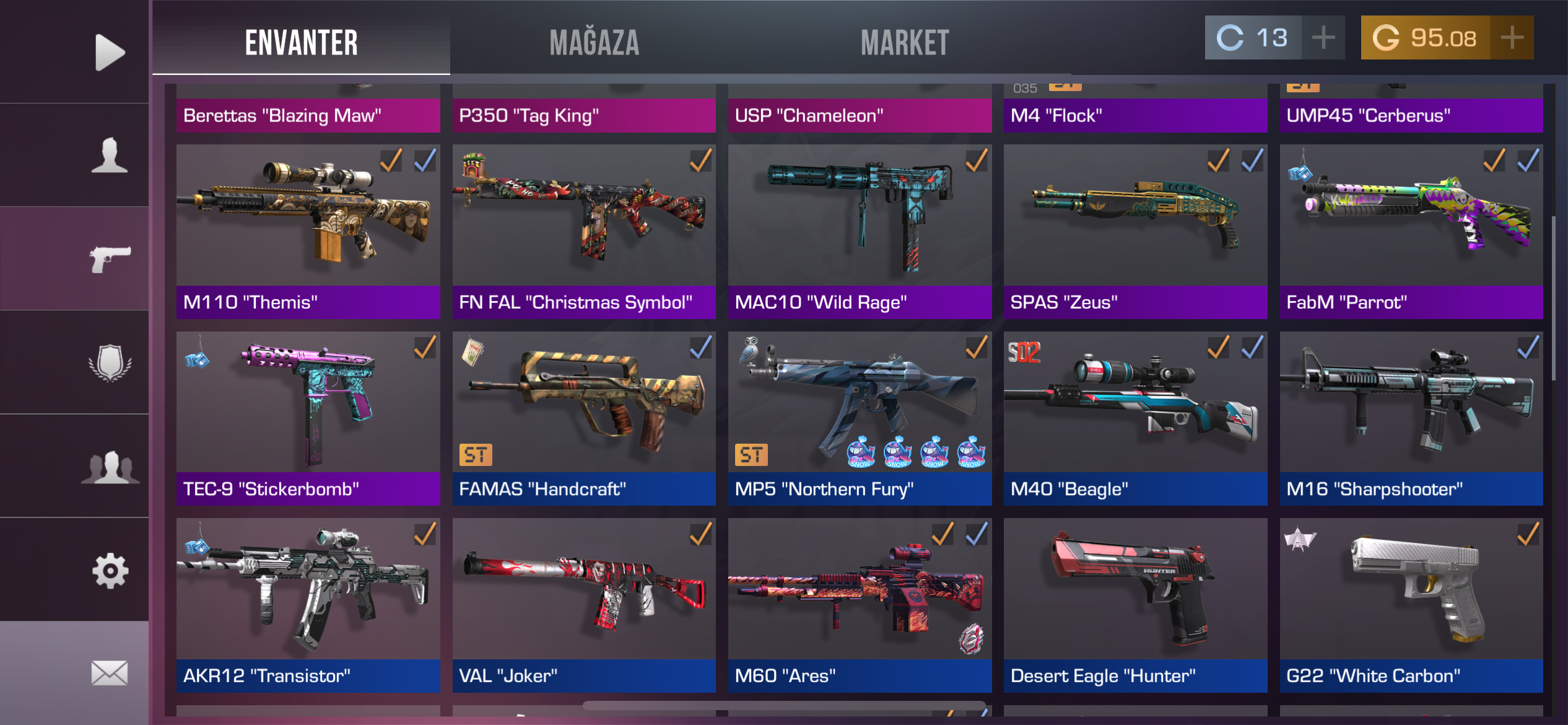Open the shield rank icon

pos(110,362)
